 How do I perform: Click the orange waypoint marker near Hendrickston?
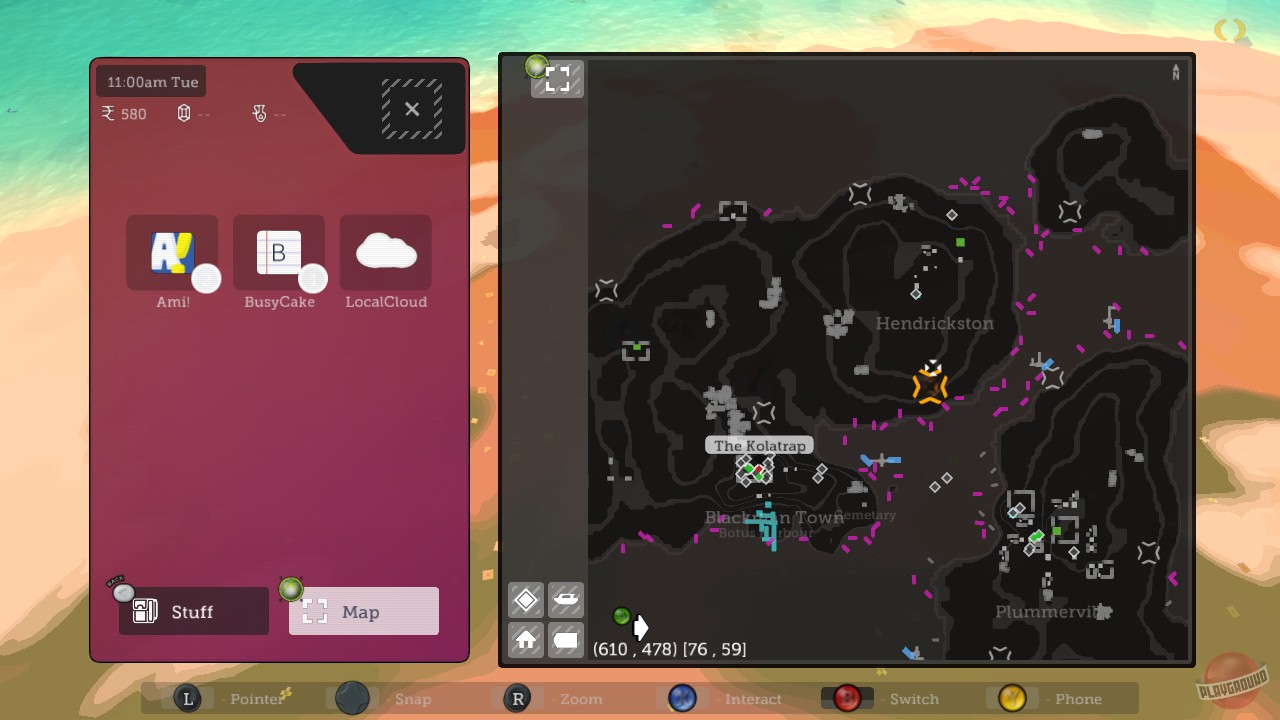[x=929, y=384]
